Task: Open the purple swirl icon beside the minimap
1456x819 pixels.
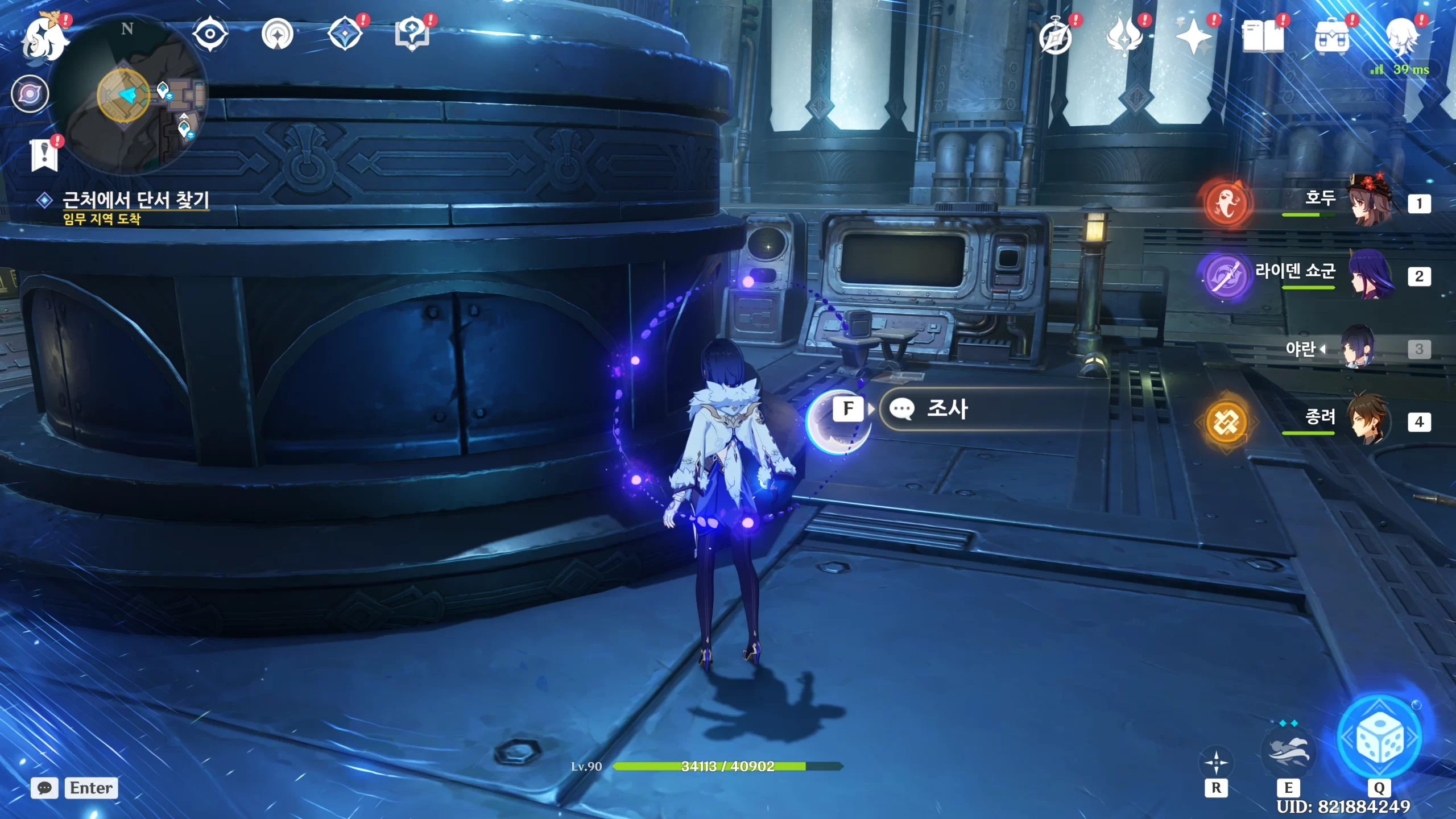Action: click(30, 94)
